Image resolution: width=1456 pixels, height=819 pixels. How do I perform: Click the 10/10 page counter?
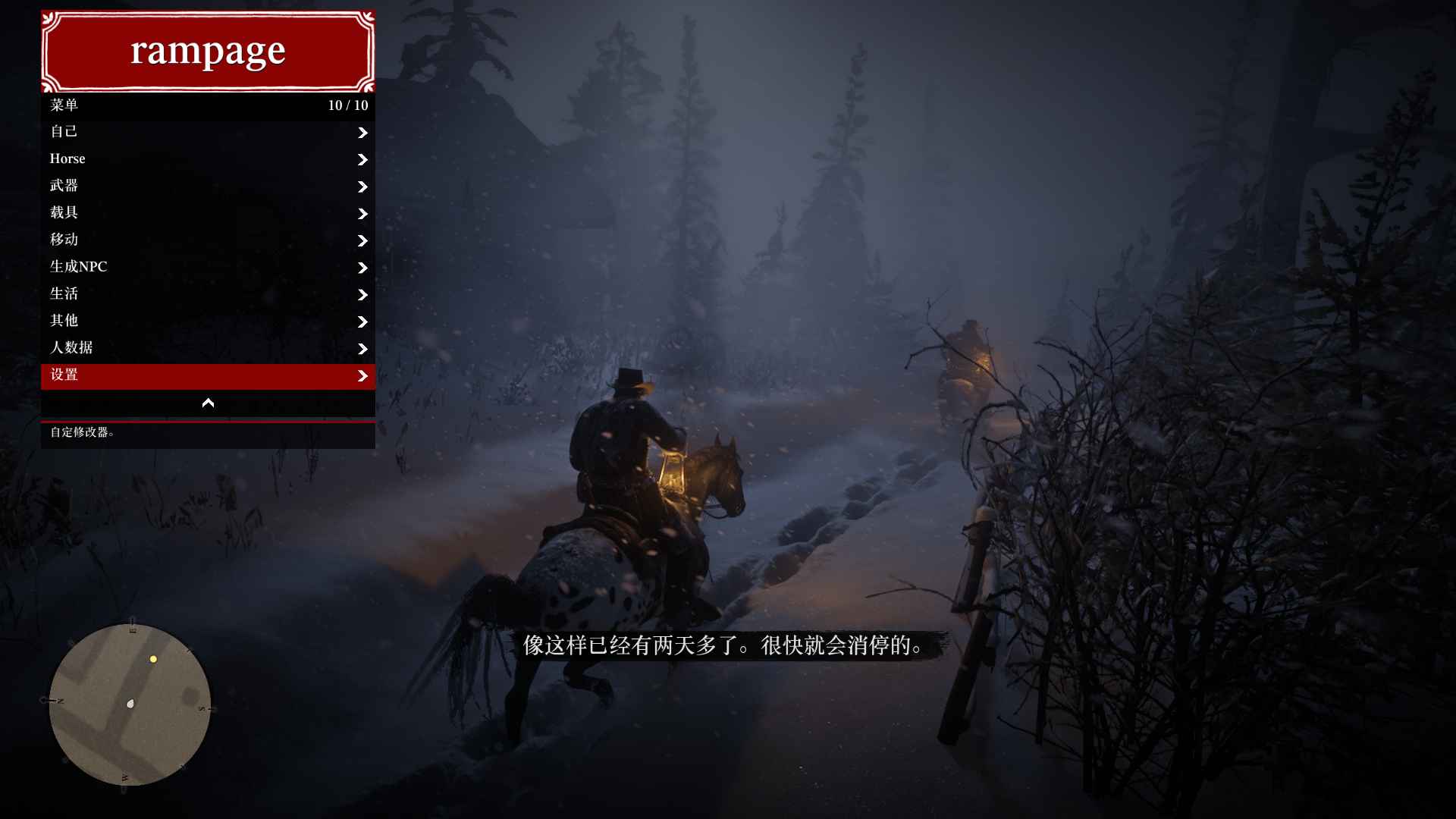347,105
